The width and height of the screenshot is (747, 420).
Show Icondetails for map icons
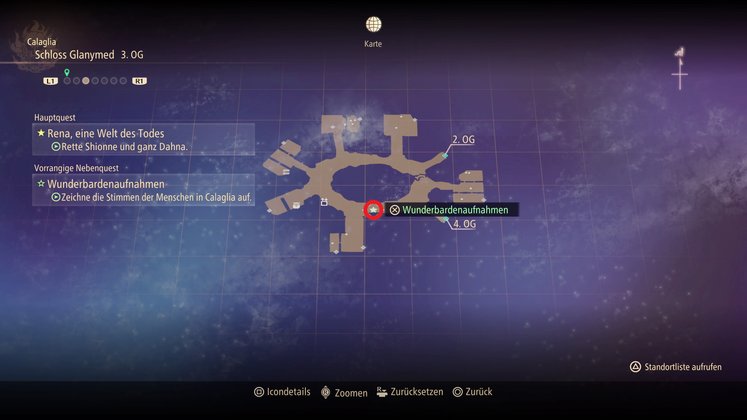(x=285, y=392)
